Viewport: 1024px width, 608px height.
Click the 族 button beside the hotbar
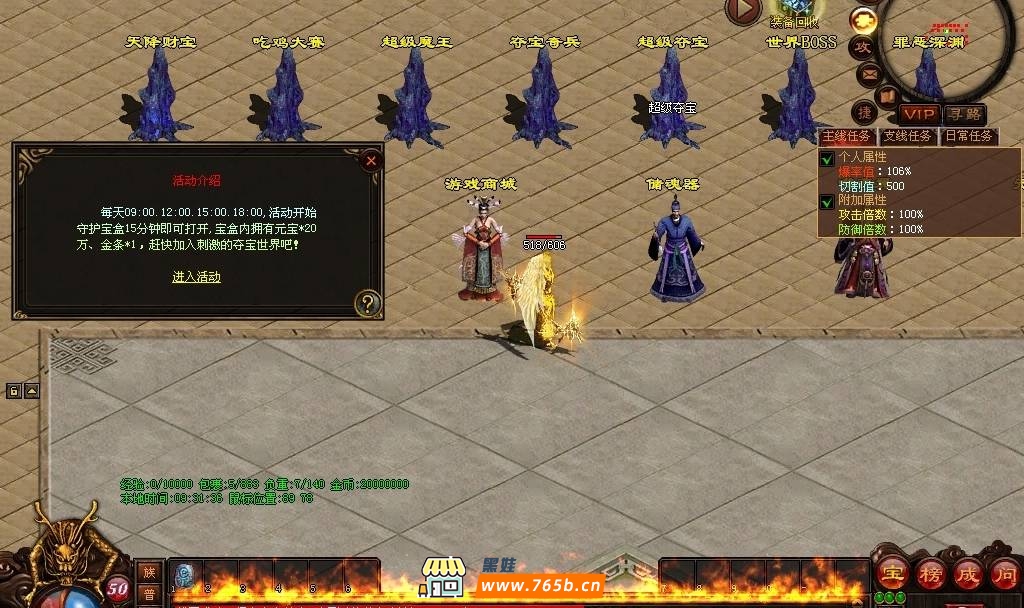pos(149,572)
